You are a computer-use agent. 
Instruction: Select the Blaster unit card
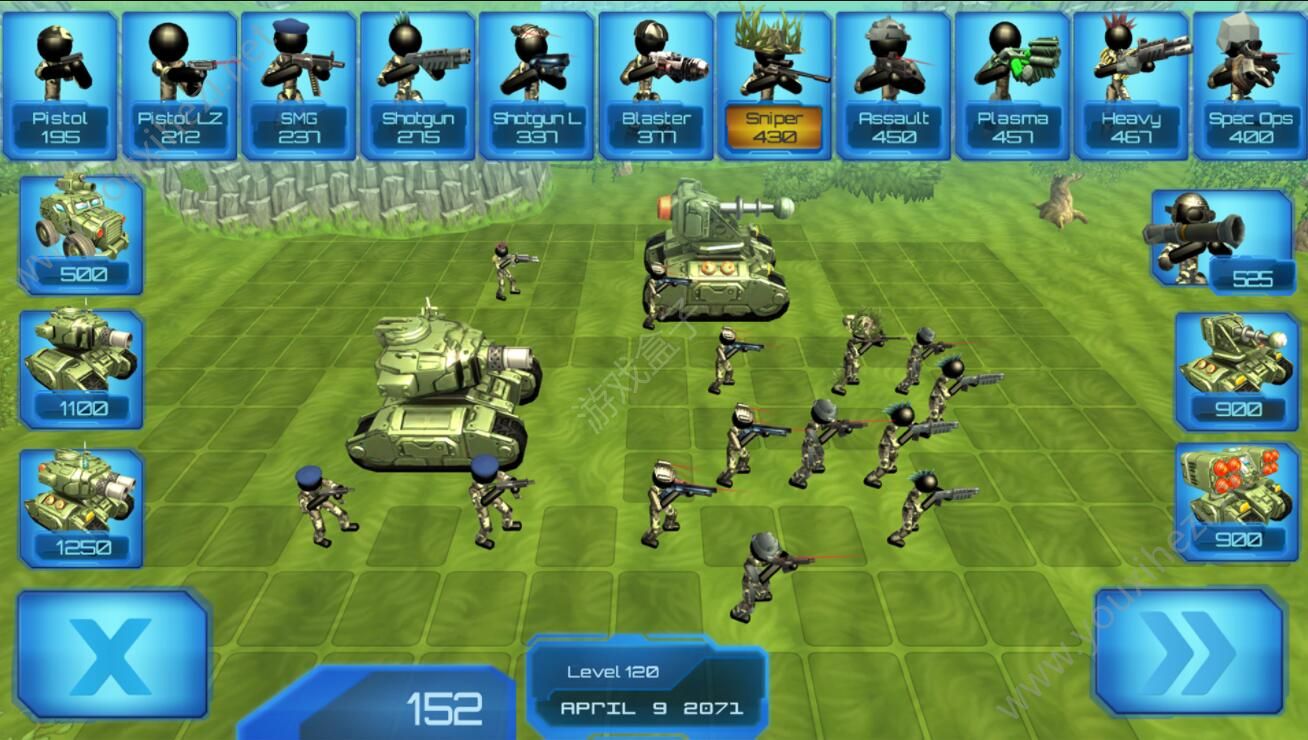coord(656,86)
